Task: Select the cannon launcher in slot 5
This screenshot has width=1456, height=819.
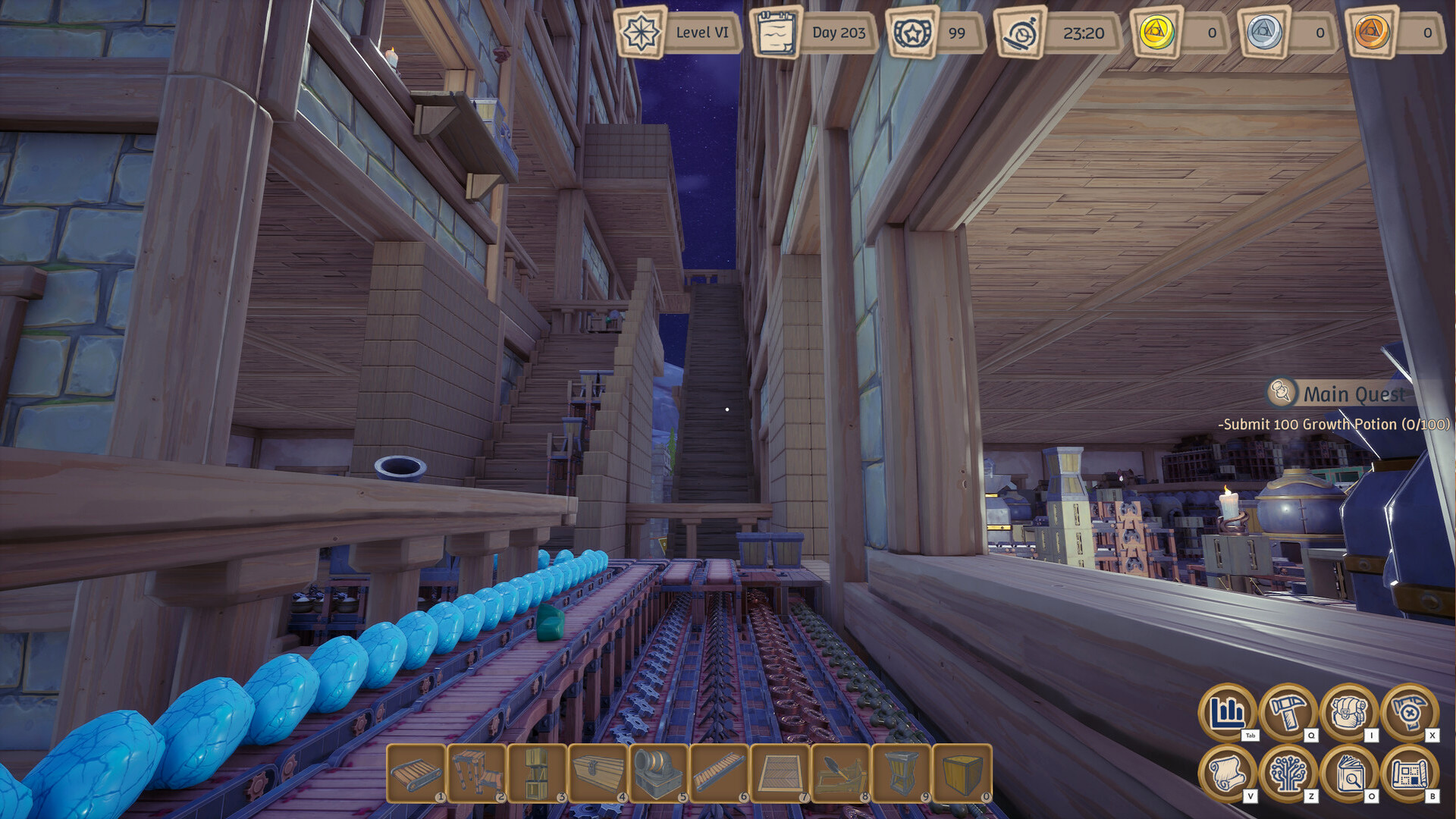Action: (658, 773)
